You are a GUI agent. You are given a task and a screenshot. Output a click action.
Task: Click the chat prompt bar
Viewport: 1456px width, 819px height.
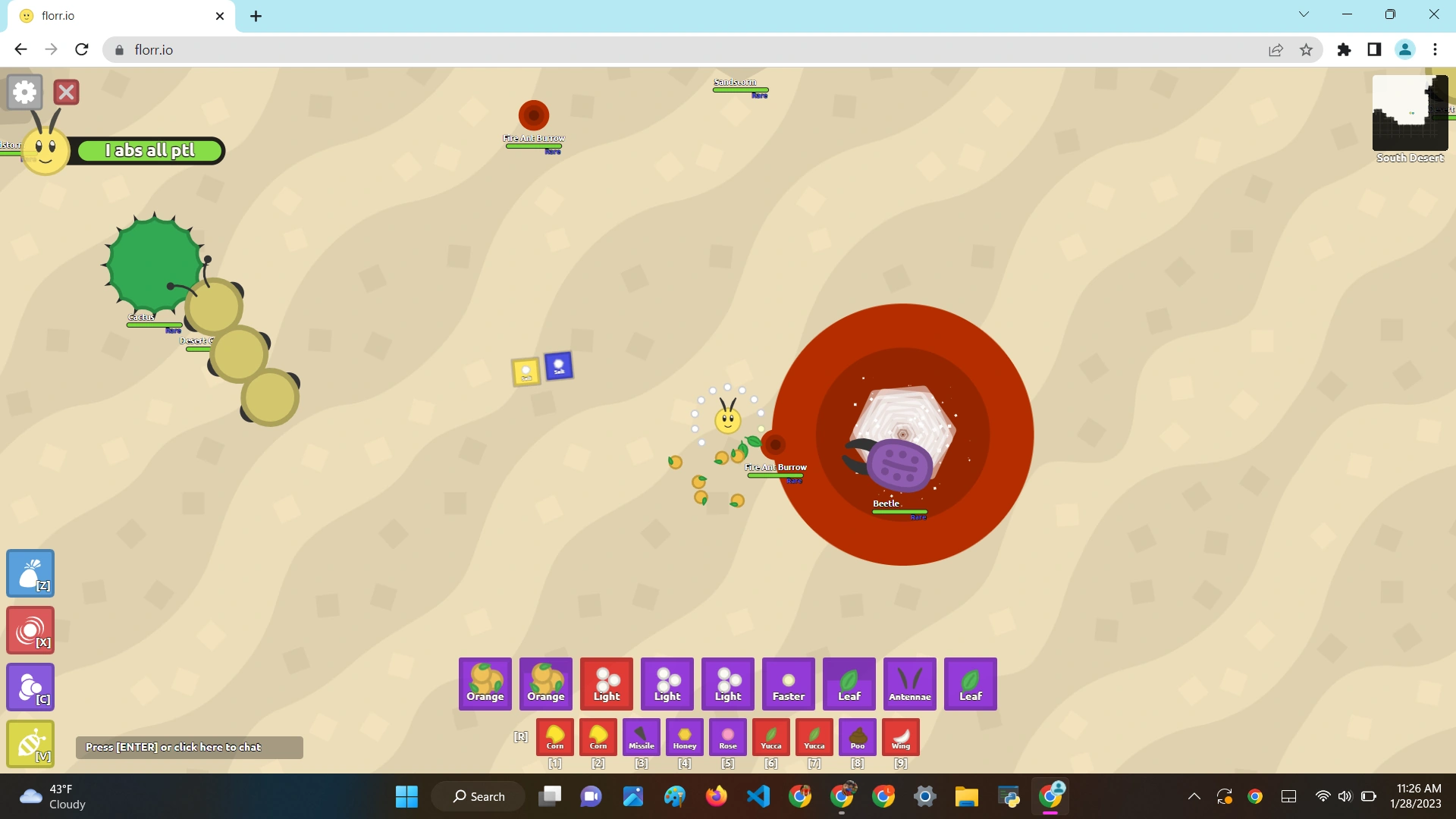click(189, 747)
